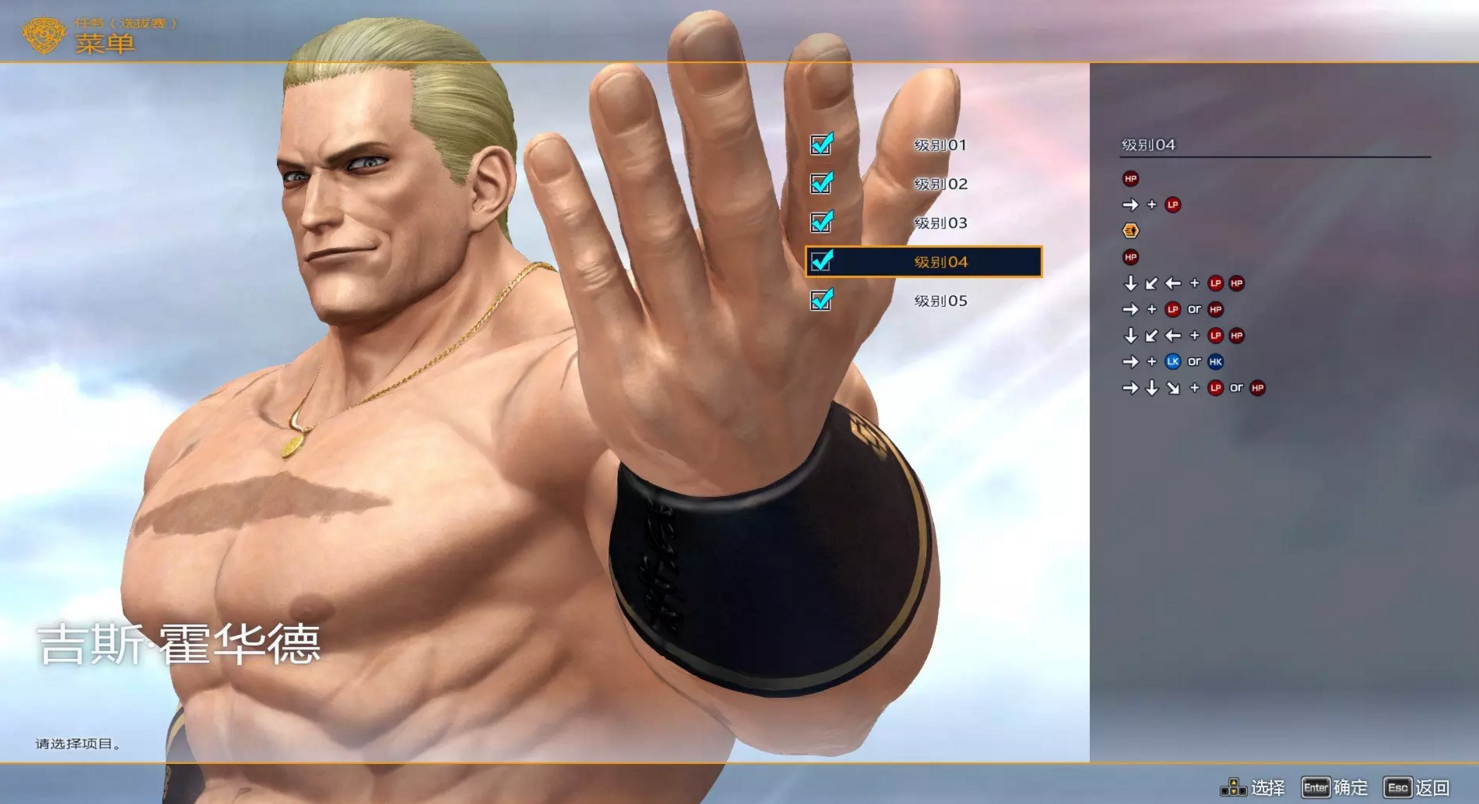Viewport: 1479px width, 804px height.
Task: Click the checkbox on the 级别05 row
Action: 822,300
